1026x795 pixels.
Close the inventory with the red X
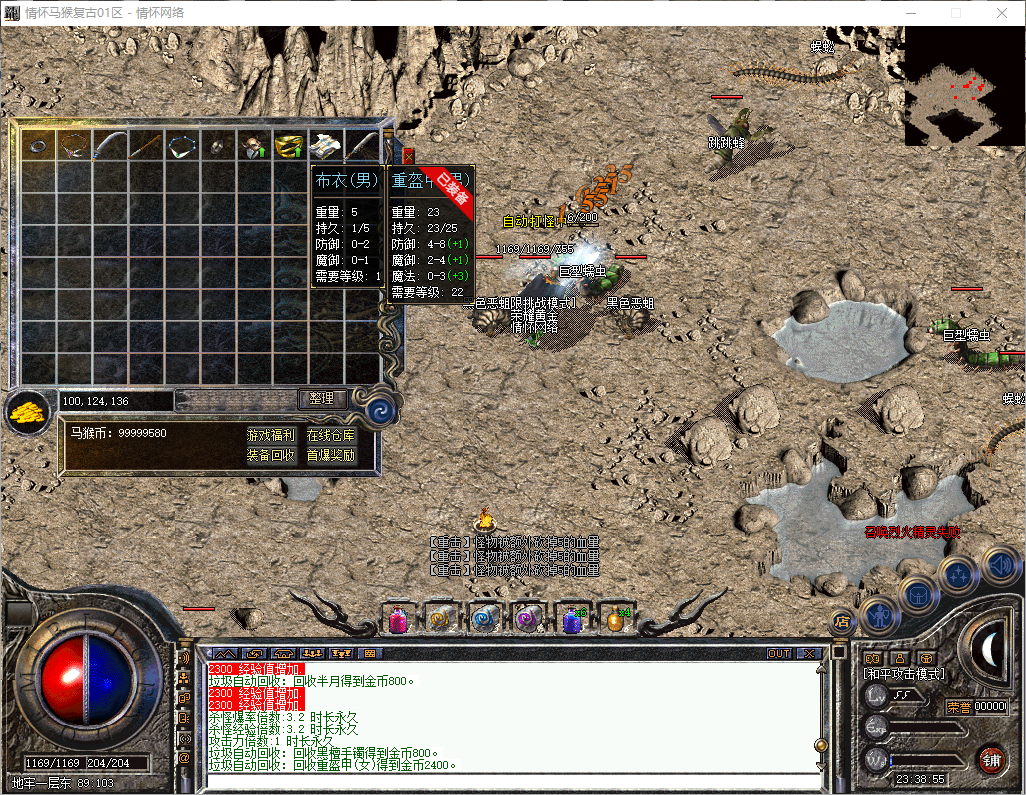coord(408,156)
